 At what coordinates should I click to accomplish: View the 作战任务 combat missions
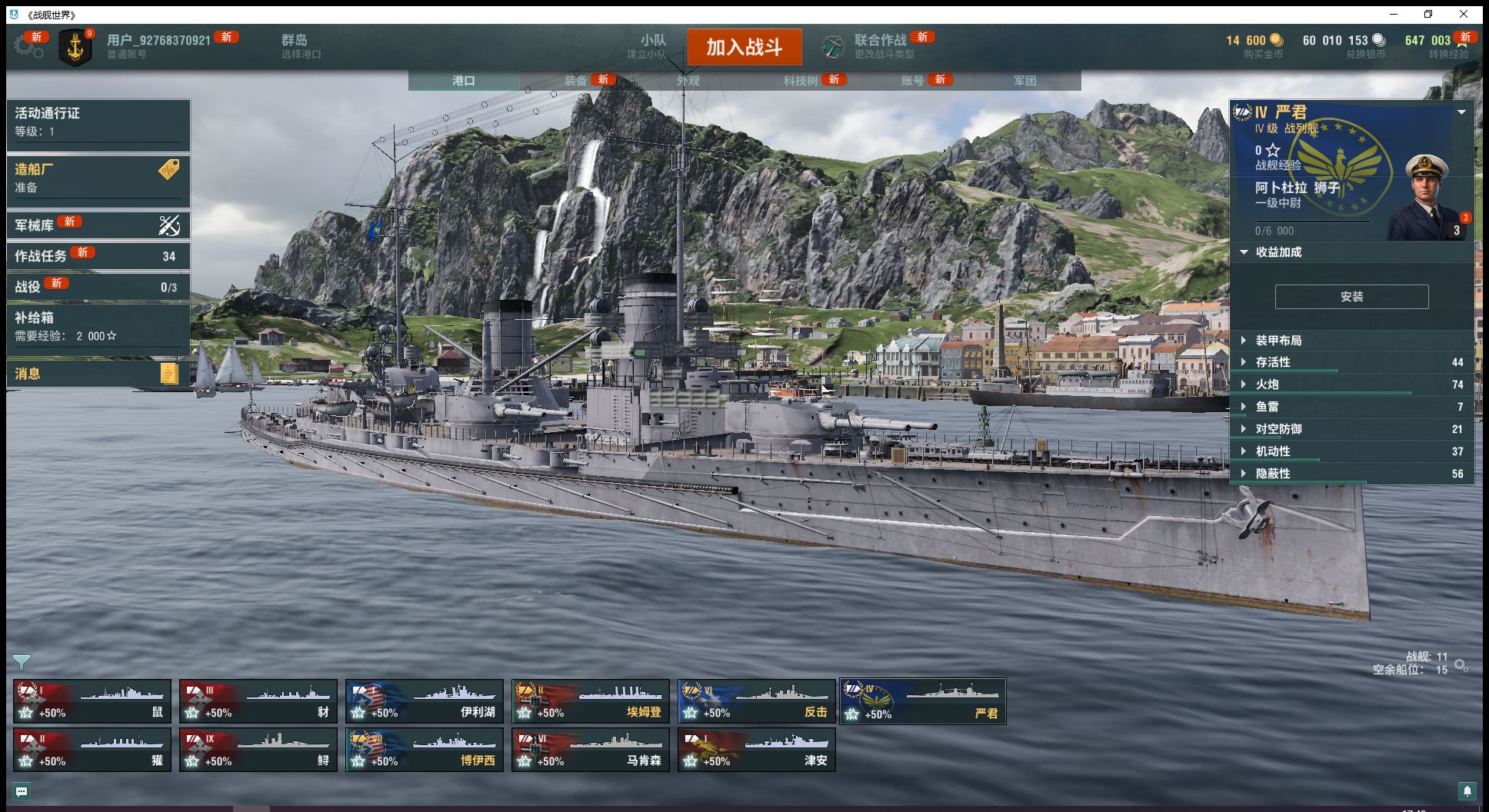[x=98, y=256]
